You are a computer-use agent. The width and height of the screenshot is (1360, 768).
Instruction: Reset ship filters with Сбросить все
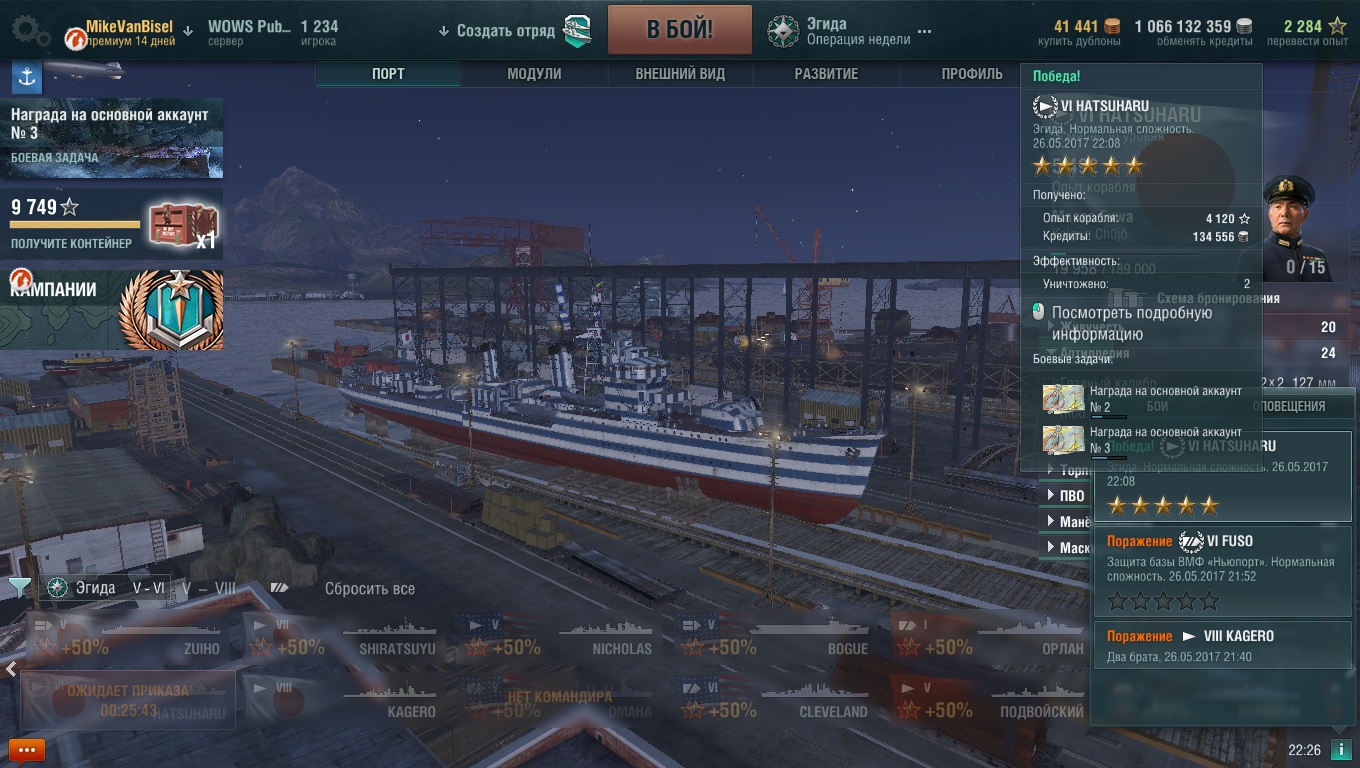[369, 589]
